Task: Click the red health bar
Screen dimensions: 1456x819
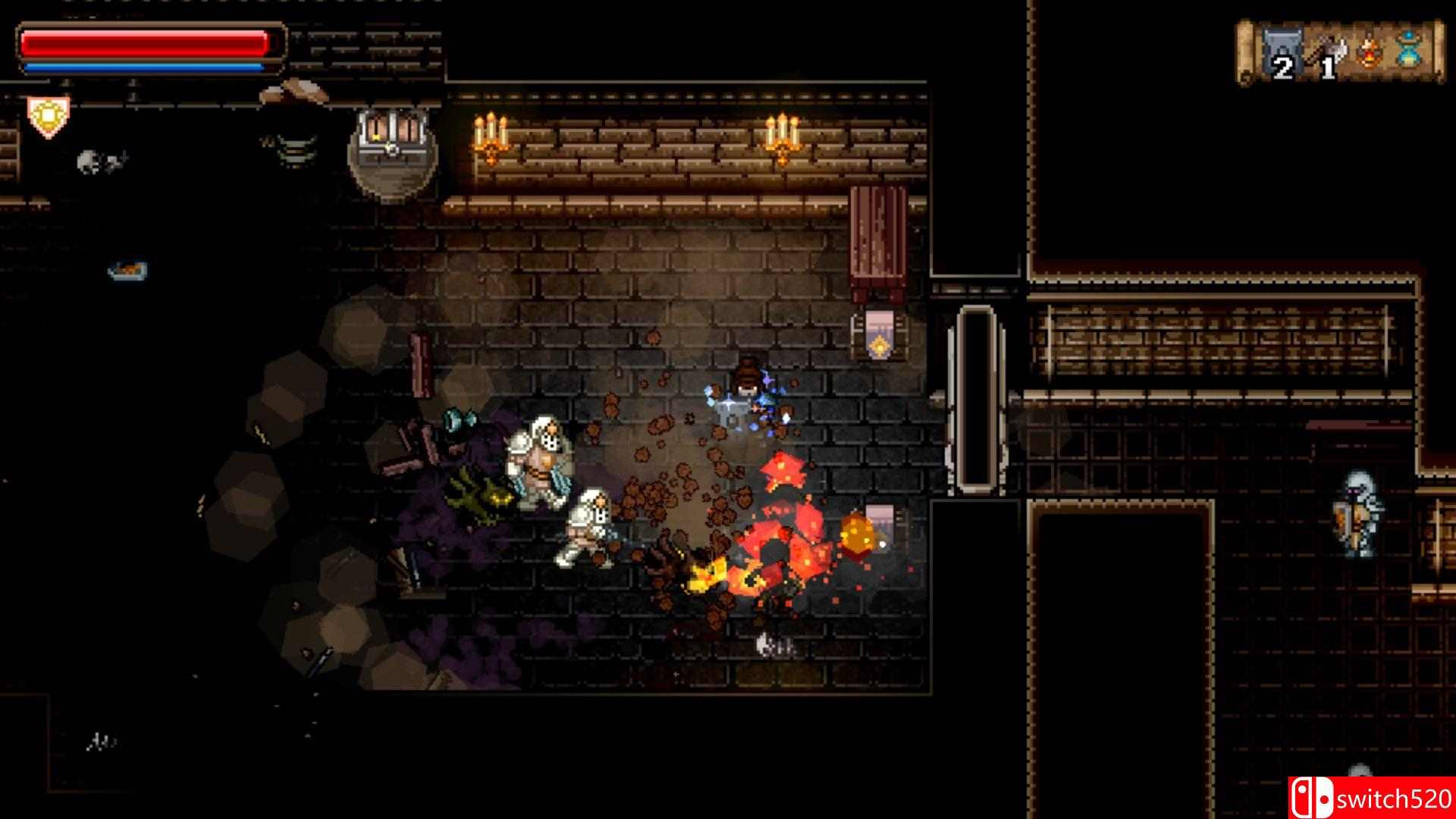Action: coord(144,42)
